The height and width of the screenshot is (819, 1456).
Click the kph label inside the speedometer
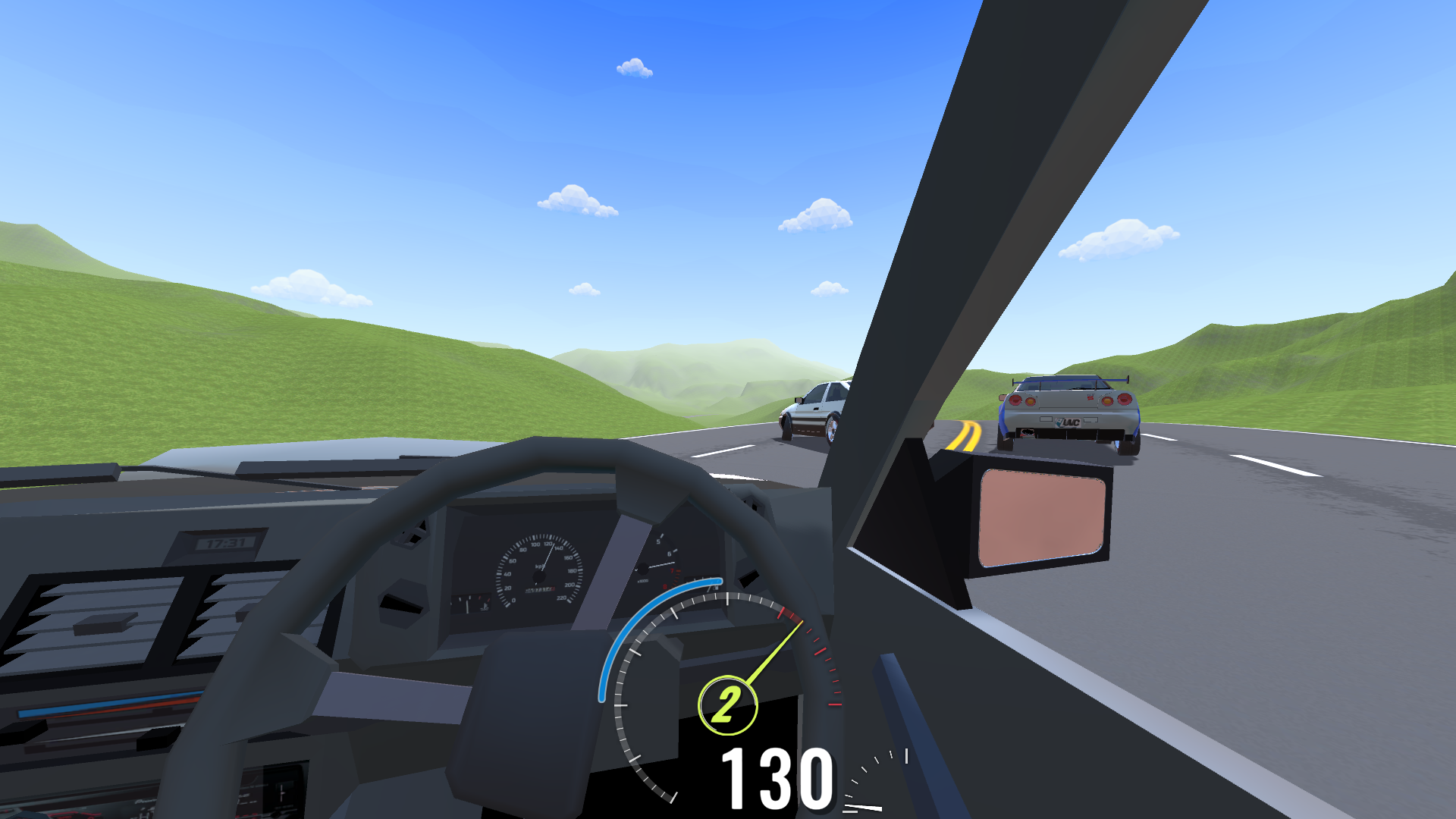coord(540,566)
